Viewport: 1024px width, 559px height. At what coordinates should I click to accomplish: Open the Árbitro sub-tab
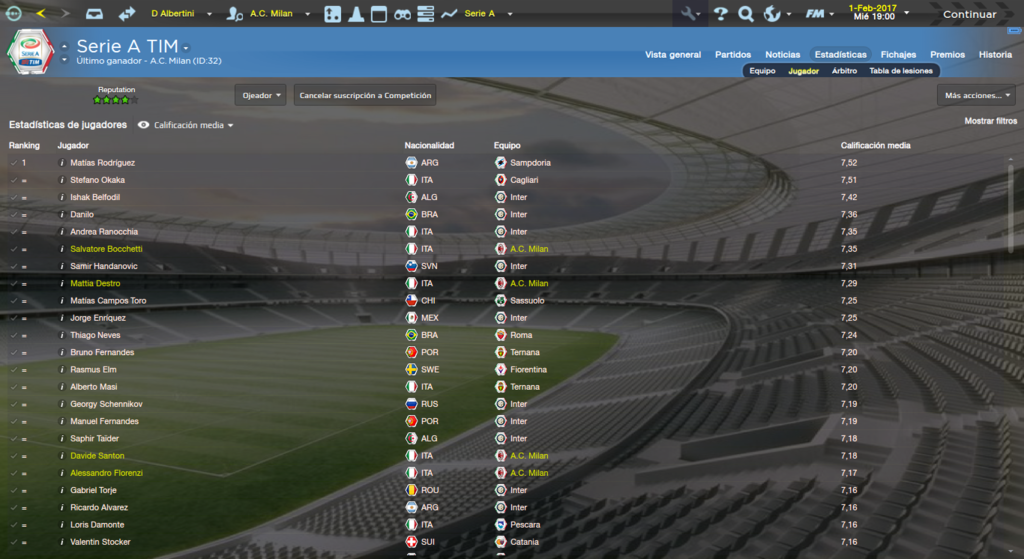(x=844, y=71)
